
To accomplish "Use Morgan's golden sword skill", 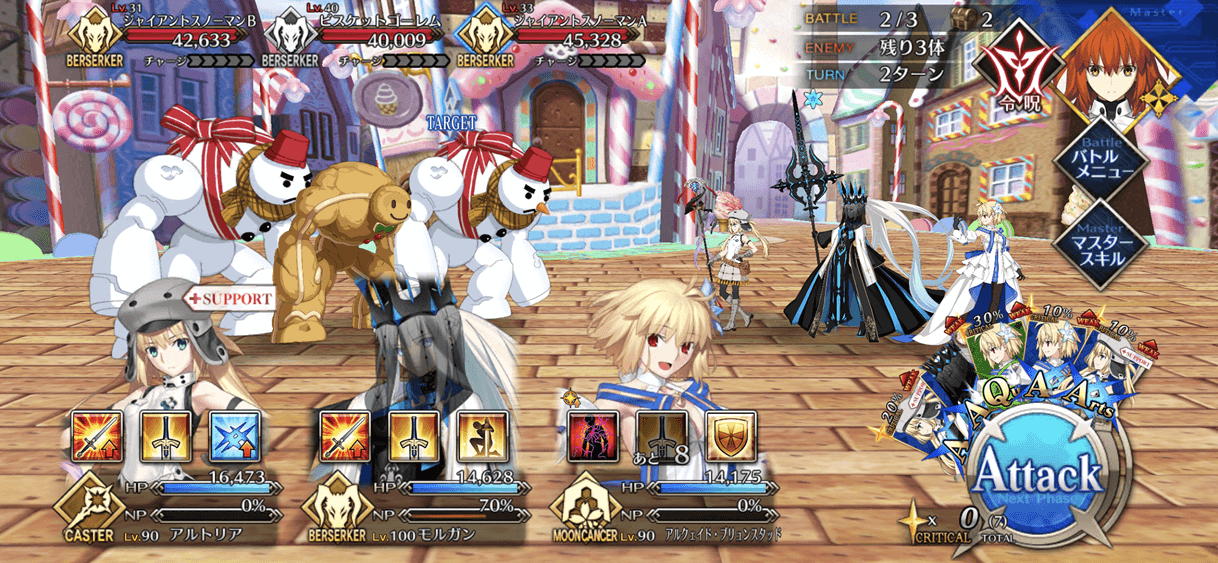I will click(414, 435).
